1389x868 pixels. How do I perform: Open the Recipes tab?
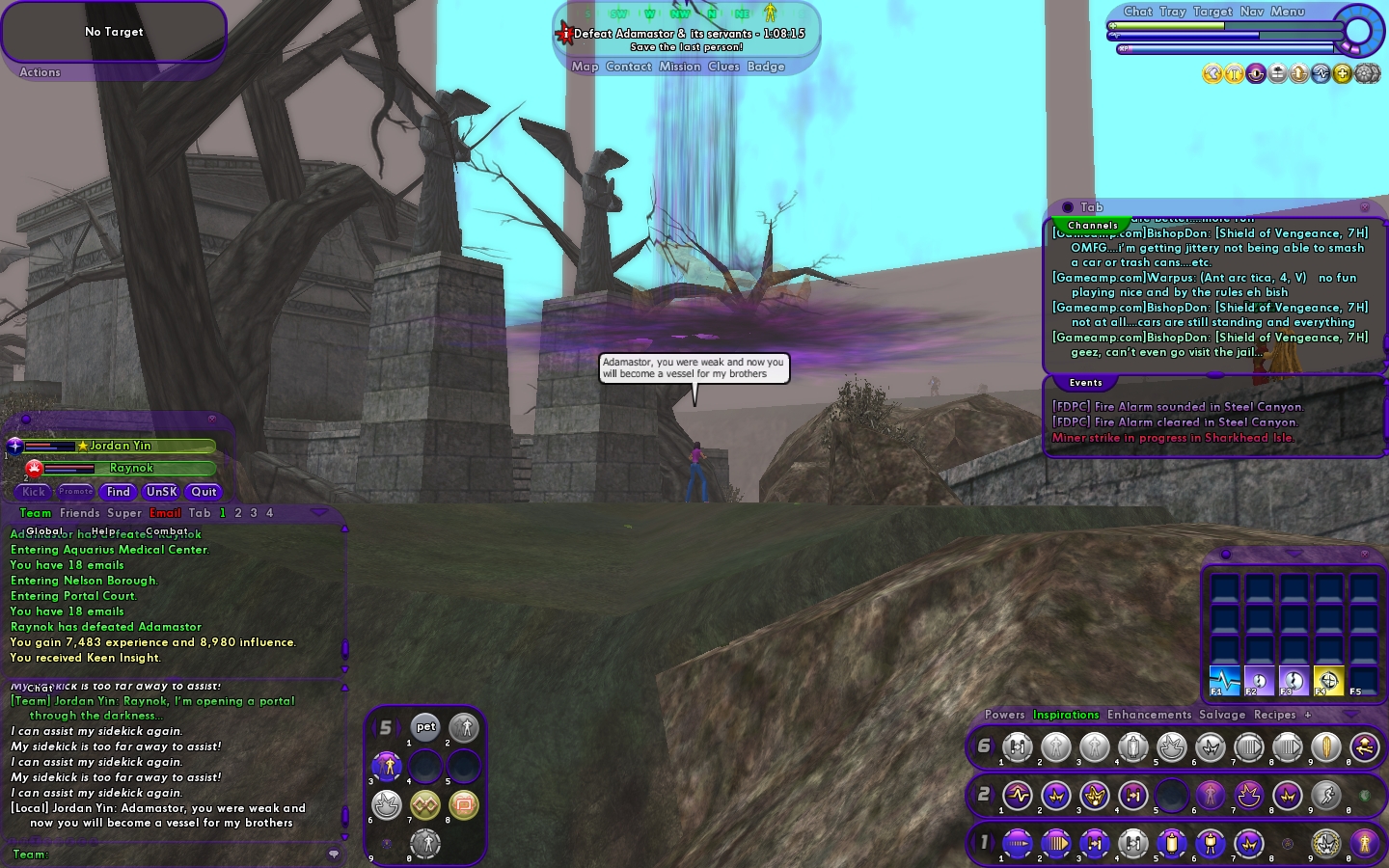click(x=1274, y=715)
